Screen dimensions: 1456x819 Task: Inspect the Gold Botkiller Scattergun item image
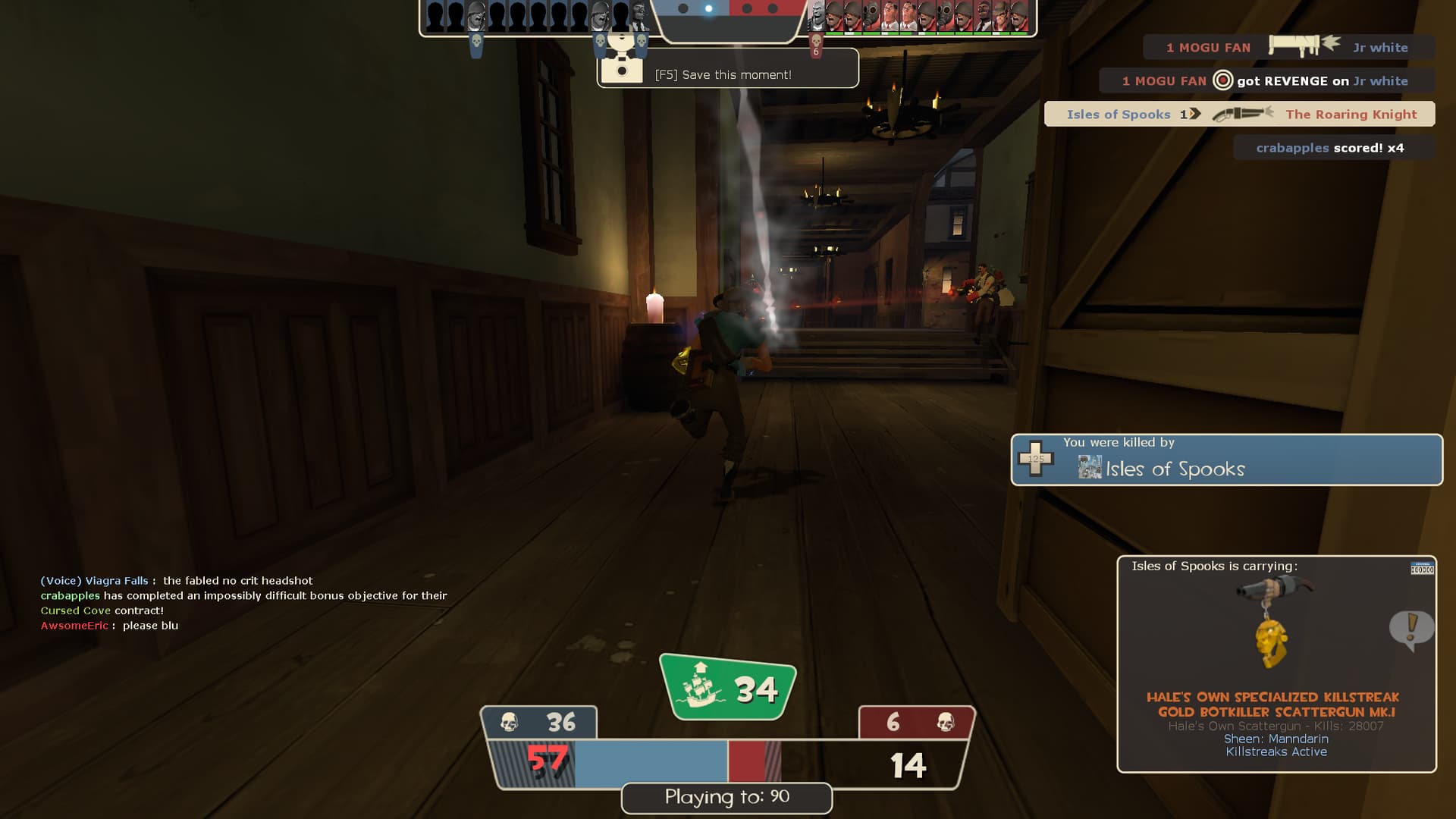tap(1274, 622)
